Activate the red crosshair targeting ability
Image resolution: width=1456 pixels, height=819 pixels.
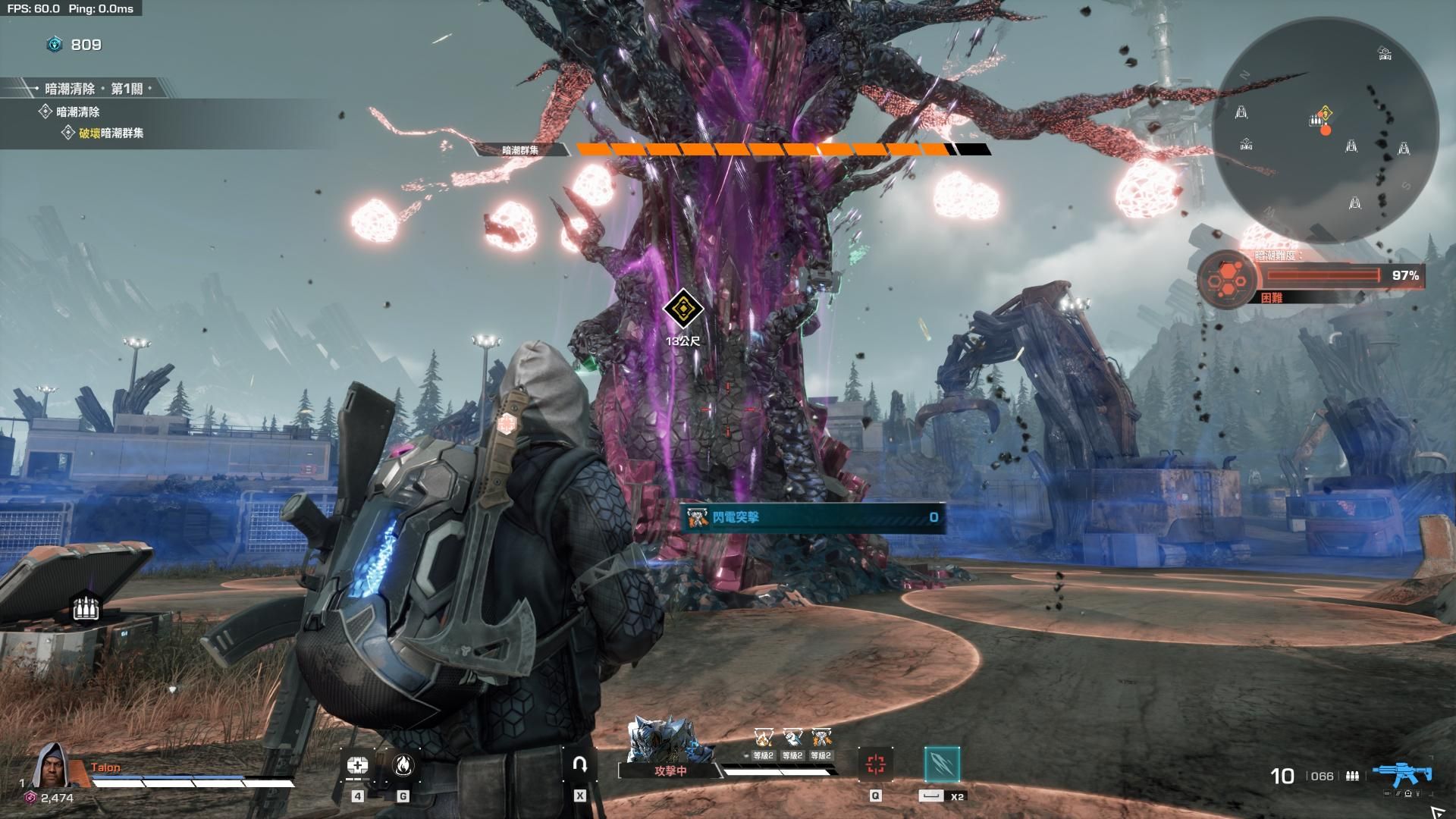pos(875,764)
